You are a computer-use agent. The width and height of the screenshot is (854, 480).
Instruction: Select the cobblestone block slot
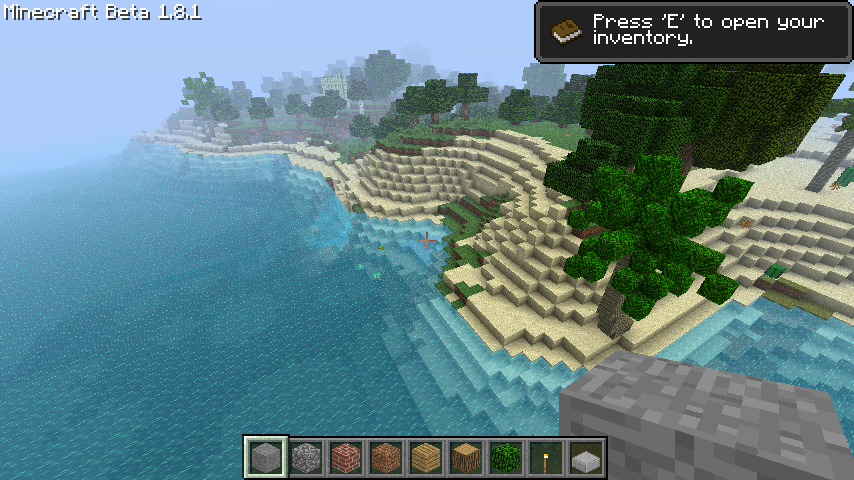306,458
